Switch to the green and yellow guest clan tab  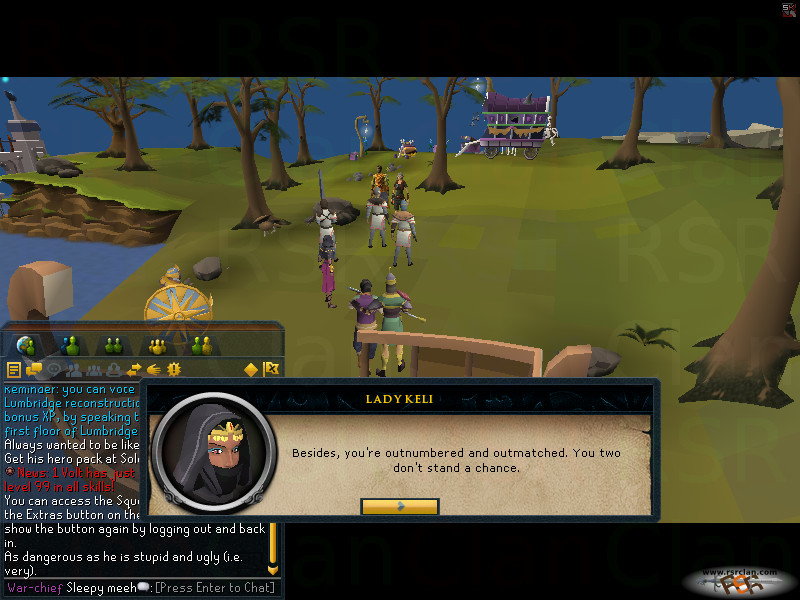pyautogui.click(x=202, y=346)
